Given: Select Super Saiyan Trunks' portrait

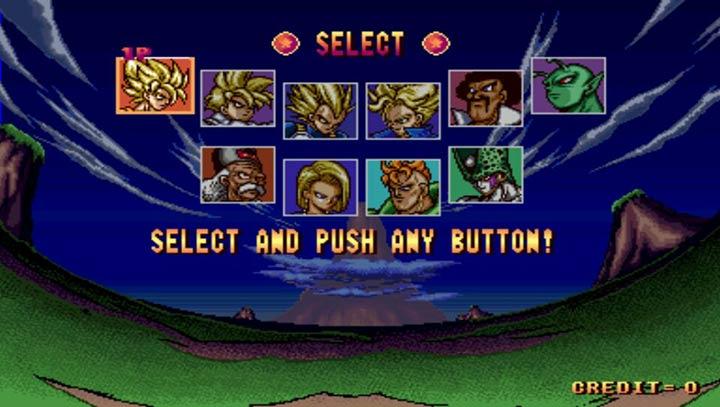Looking at the screenshot, I should pos(402,109).
